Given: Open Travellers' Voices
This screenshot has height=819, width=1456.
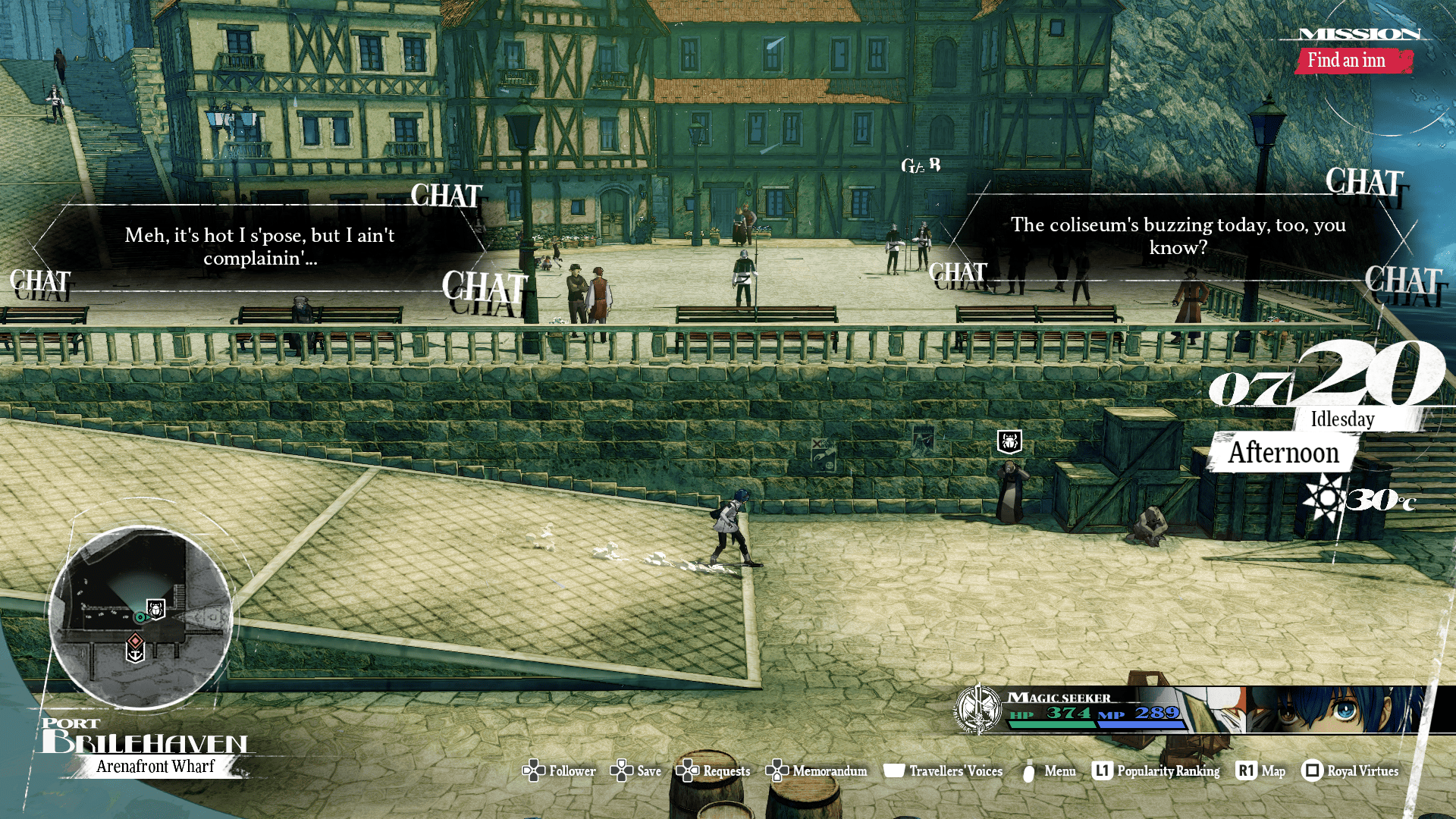Looking at the screenshot, I should tap(943, 771).
